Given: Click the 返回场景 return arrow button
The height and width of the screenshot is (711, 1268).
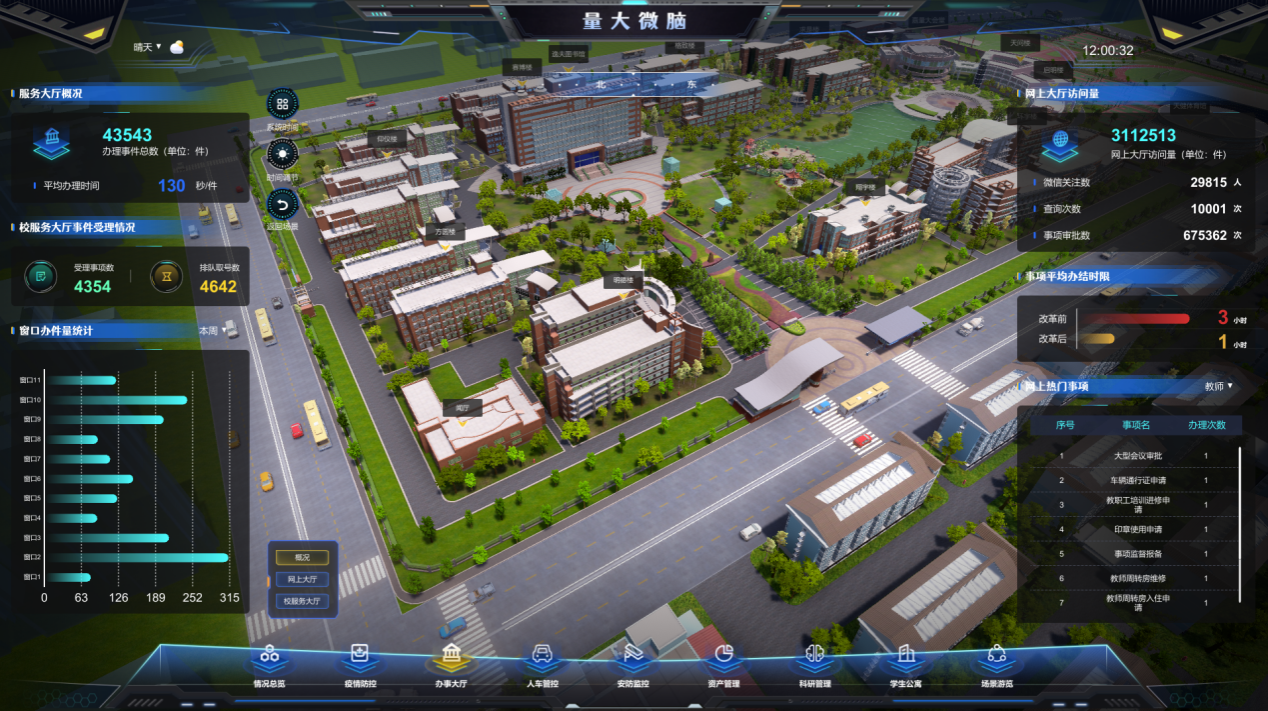Looking at the screenshot, I should [x=282, y=204].
